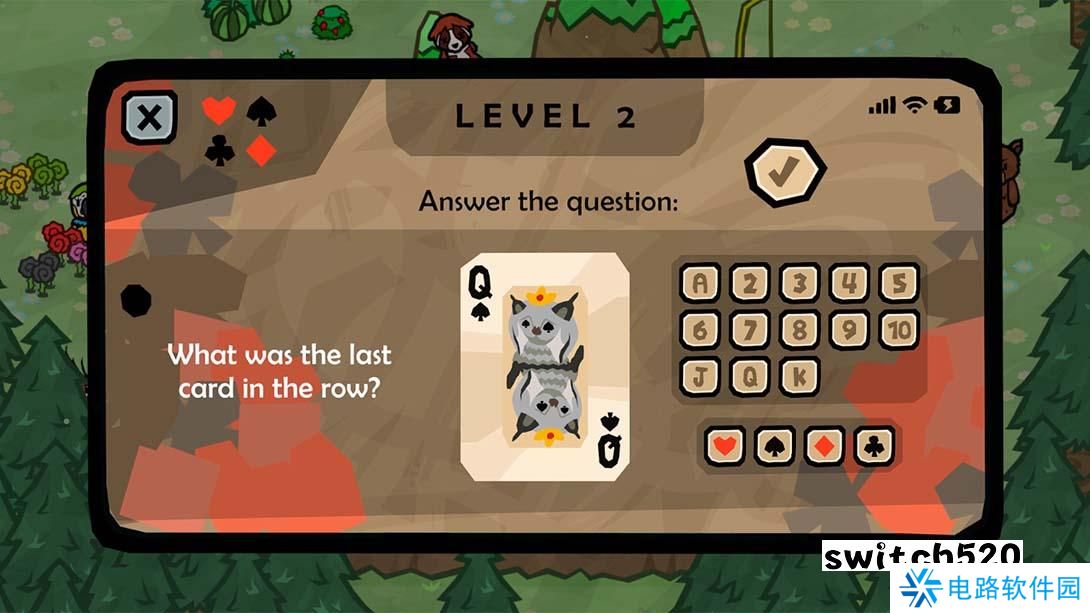Choose the clubs suit button
The width and height of the screenshot is (1090, 613).
coord(874,445)
